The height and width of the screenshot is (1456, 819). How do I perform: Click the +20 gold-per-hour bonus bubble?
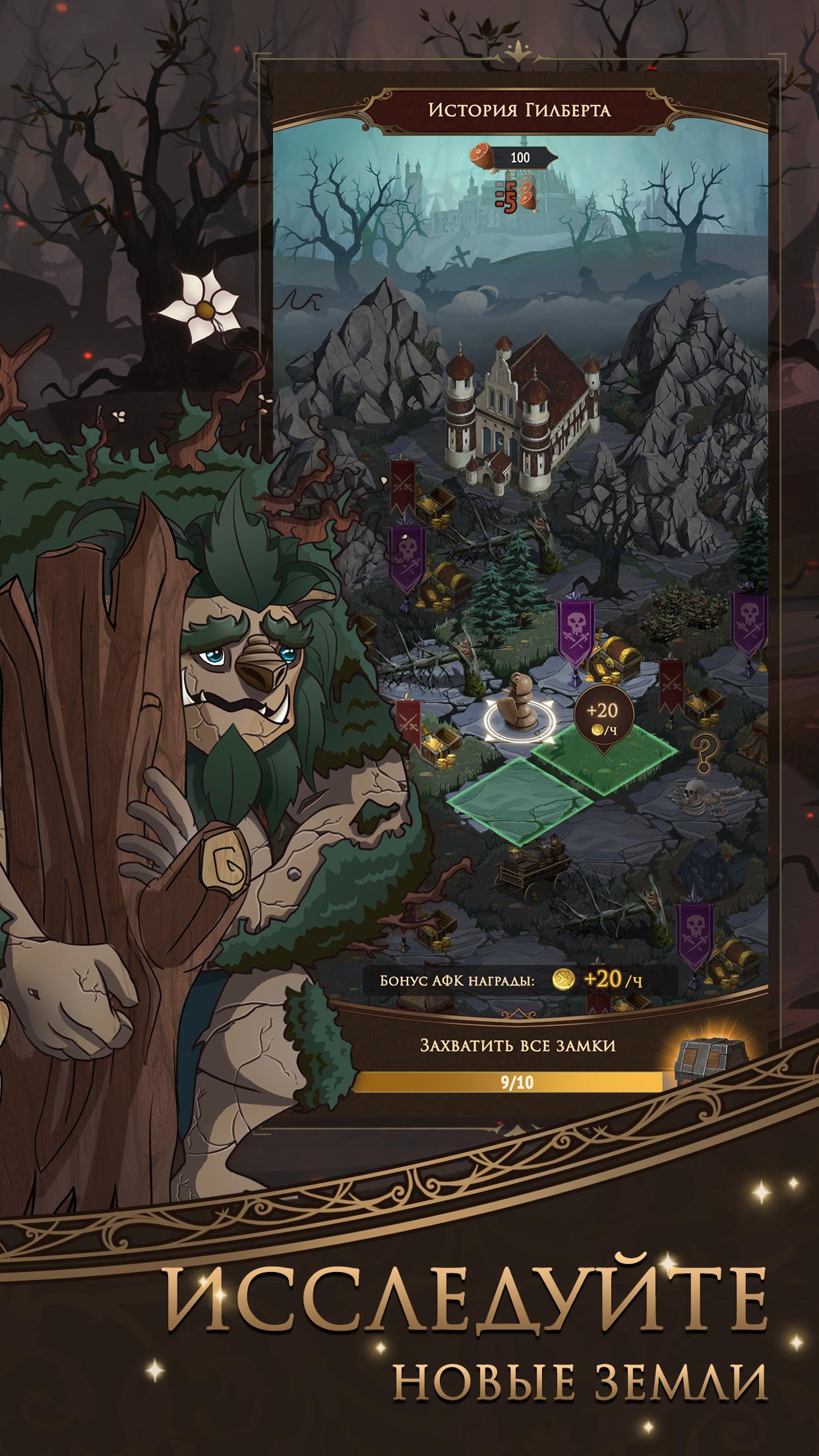tap(604, 719)
